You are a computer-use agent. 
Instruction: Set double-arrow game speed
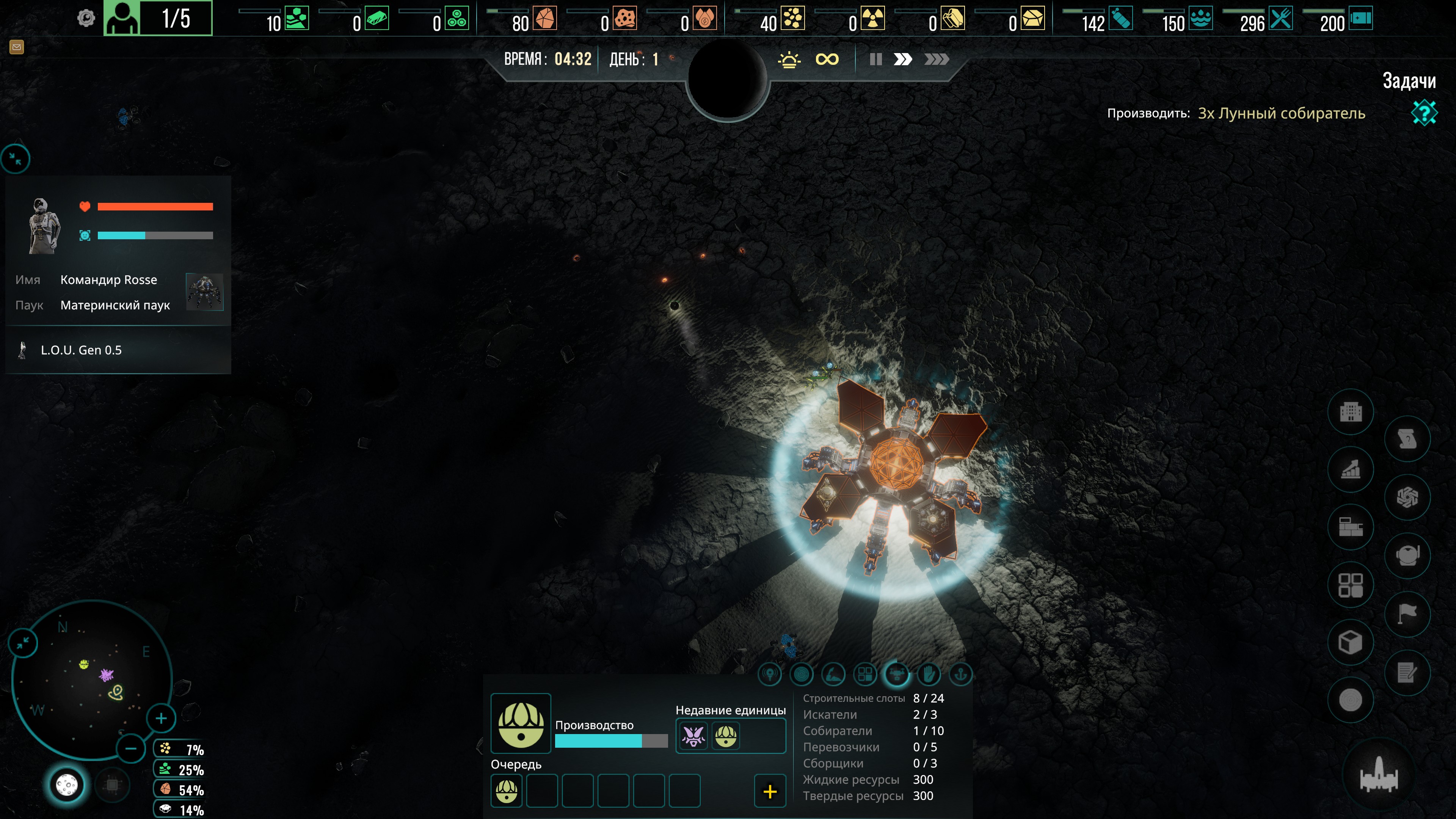[x=903, y=60]
